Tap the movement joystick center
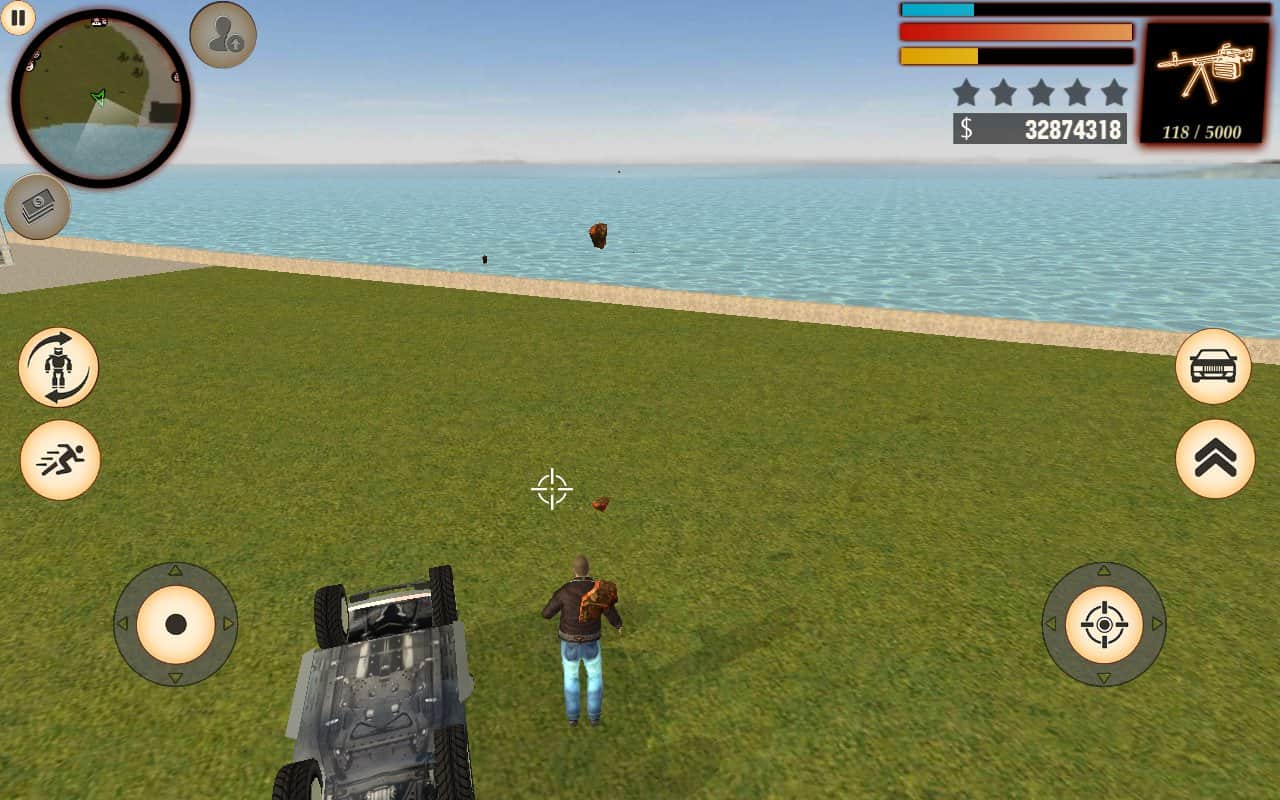The width and height of the screenshot is (1280, 800). (176, 624)
